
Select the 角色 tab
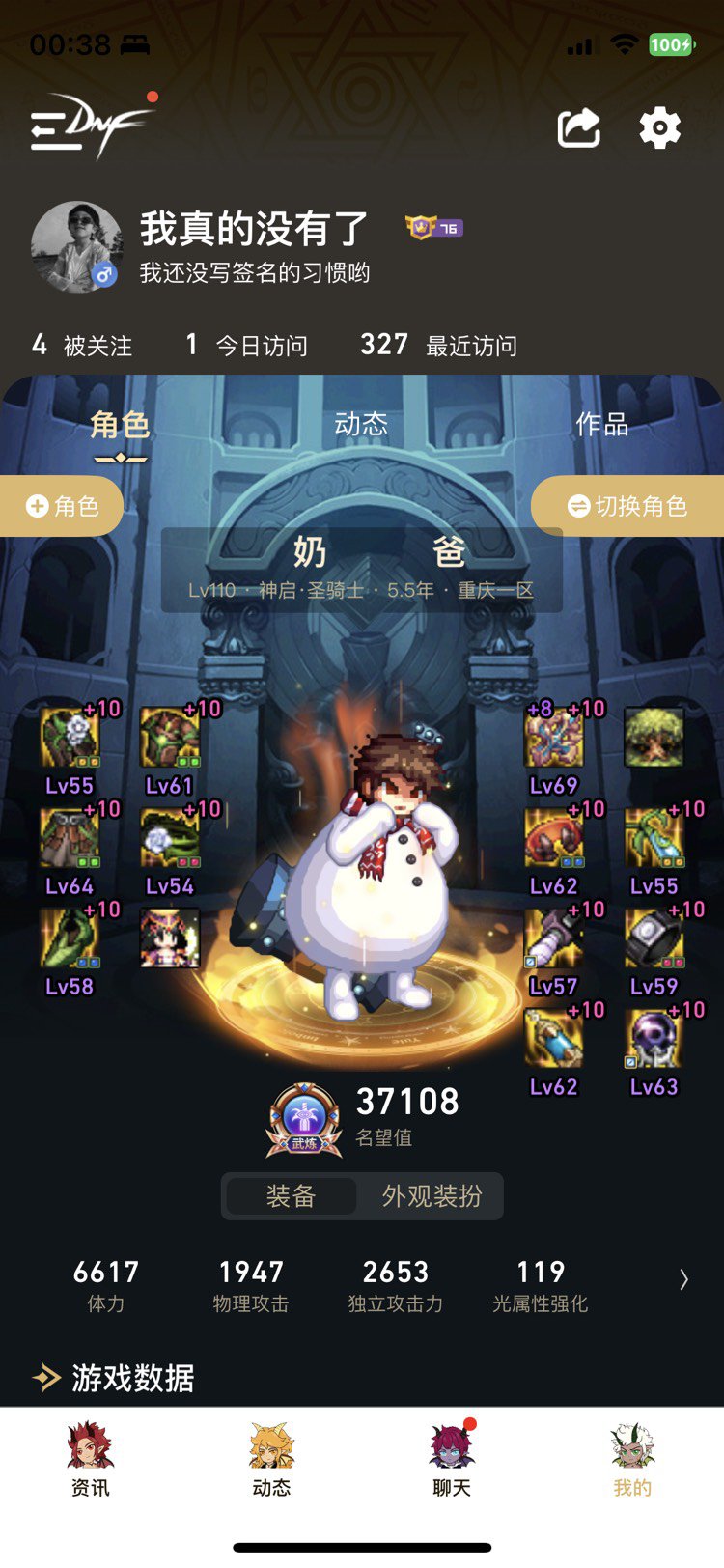coord(120,425)
